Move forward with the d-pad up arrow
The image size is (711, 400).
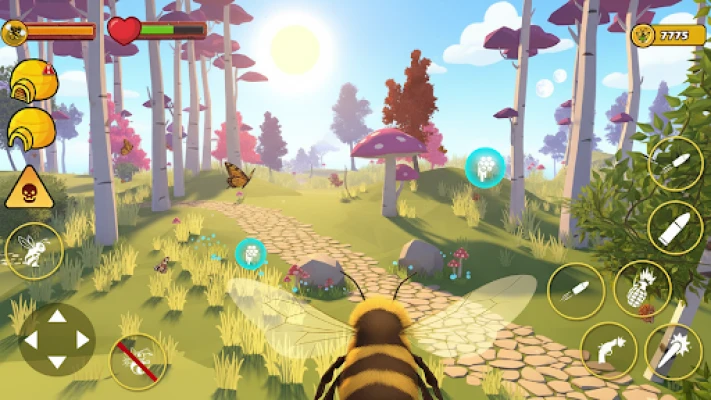57,317
